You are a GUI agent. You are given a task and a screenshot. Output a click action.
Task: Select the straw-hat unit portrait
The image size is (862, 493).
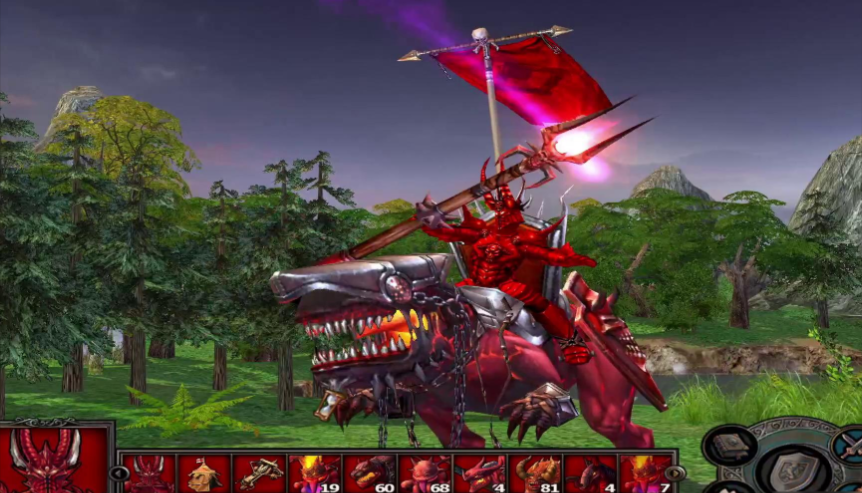pos(204,474)
